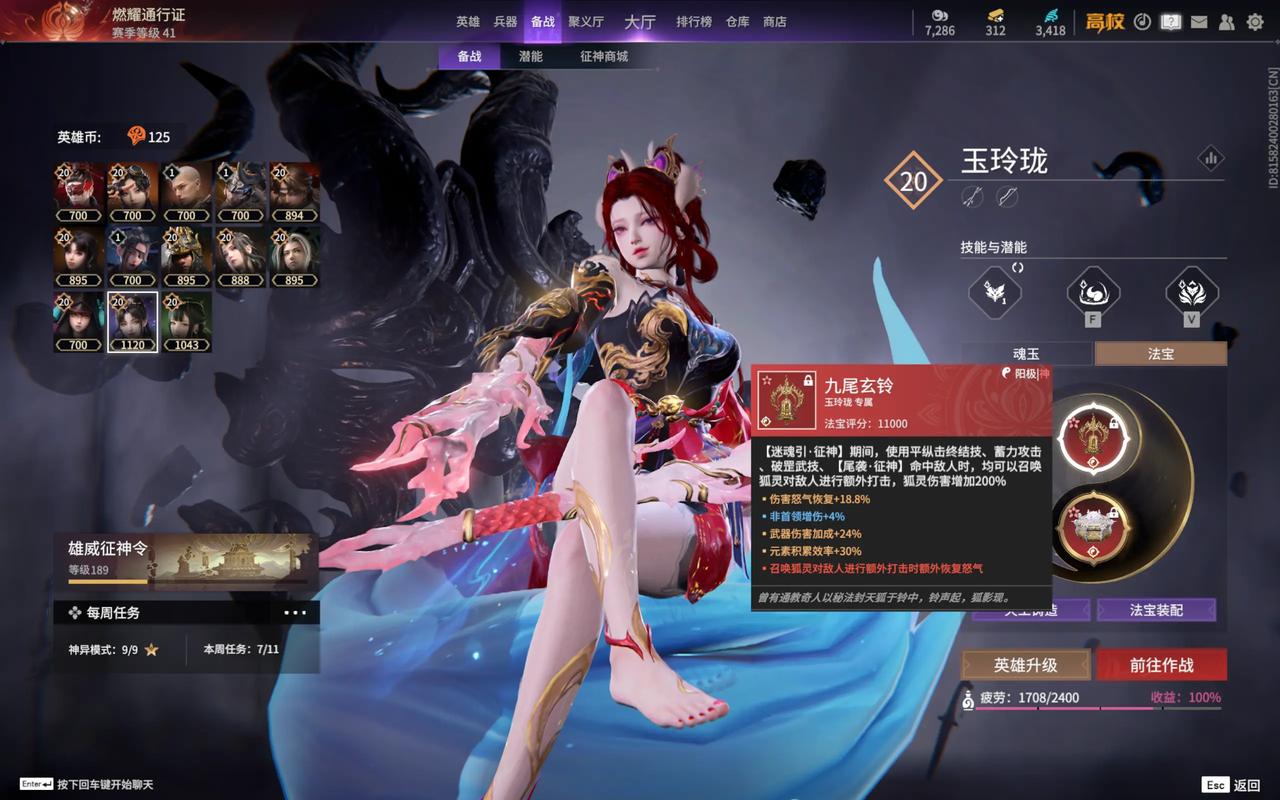The image size is (1280, 800).
Task: Switch to the 征神商城 store tab
Action: click(x=604, y=57)
